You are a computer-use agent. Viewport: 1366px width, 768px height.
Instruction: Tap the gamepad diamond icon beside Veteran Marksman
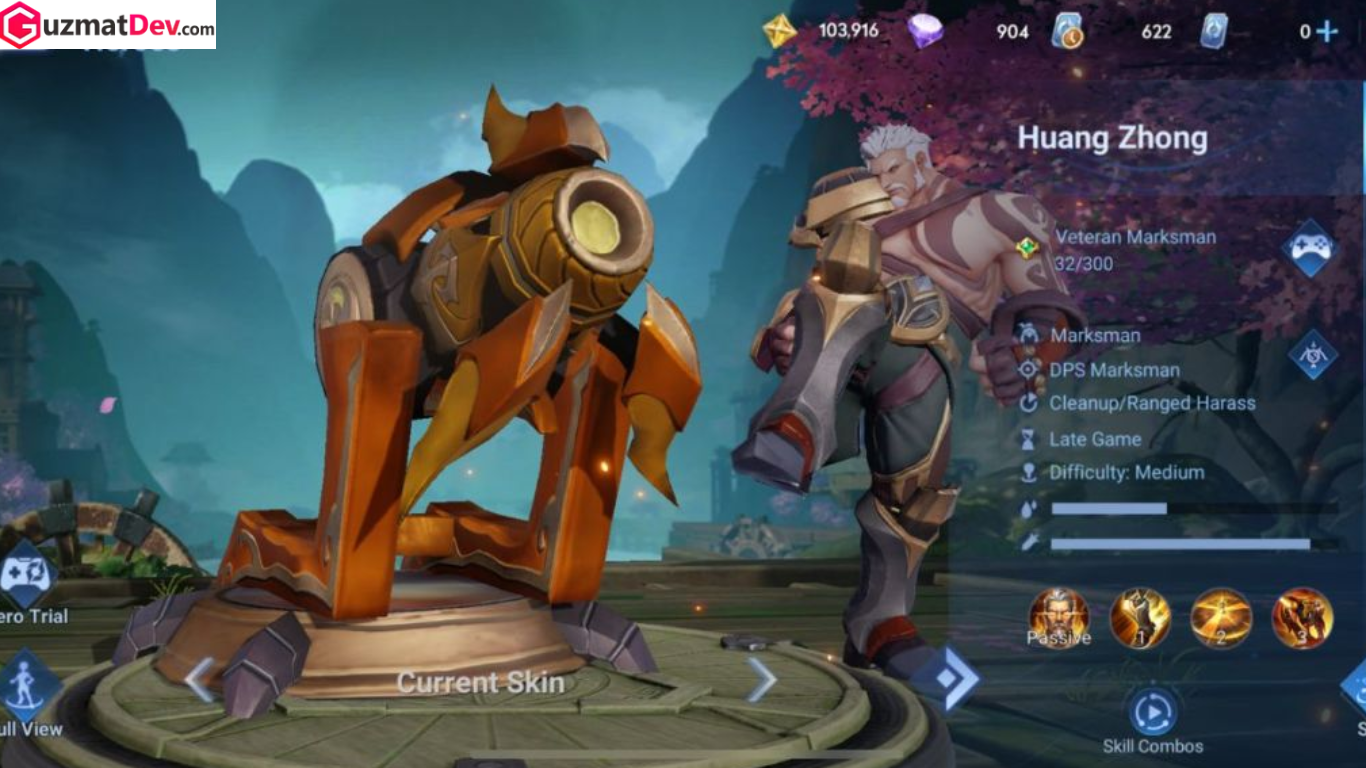1311,248
